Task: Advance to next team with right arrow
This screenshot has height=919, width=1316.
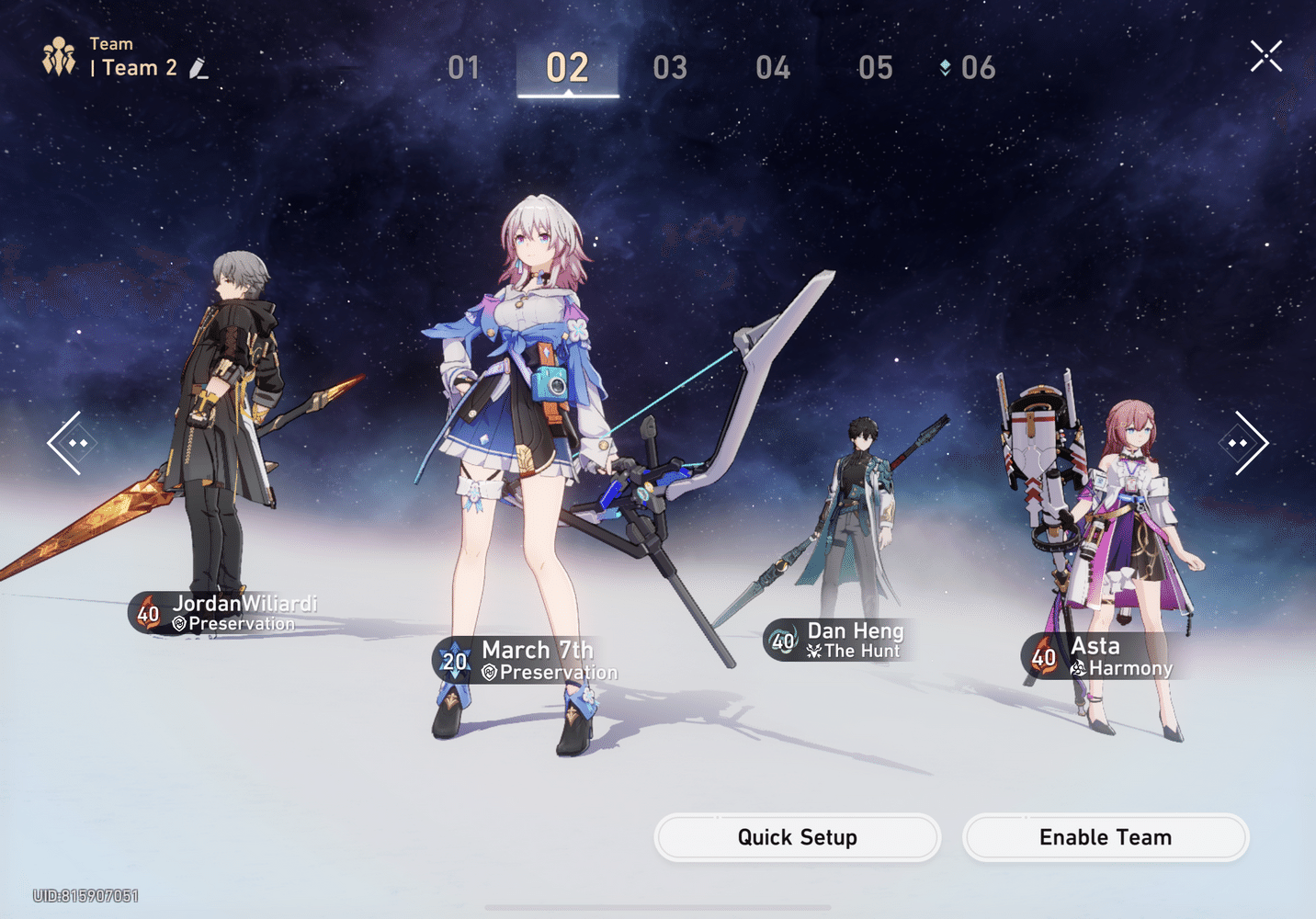Action: [x=1248, y=443]
